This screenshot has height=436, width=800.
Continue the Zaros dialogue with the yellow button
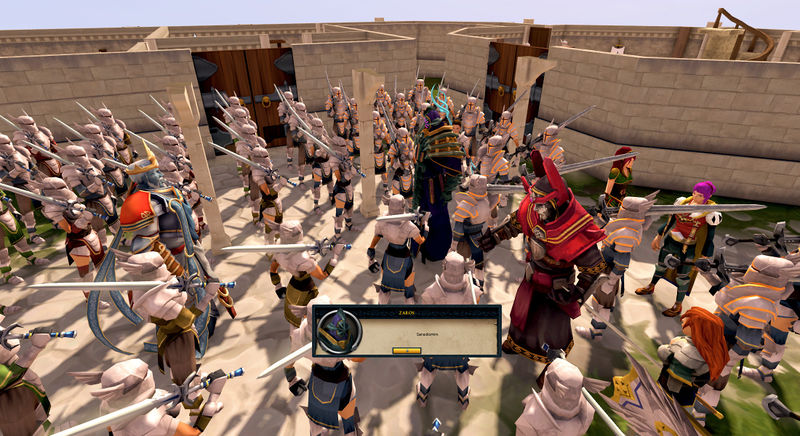click(x=406, y=350)
